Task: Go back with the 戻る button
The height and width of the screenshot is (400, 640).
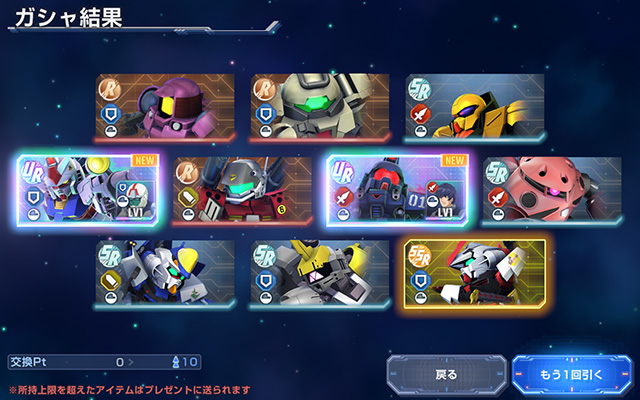Action: [446, 375]
